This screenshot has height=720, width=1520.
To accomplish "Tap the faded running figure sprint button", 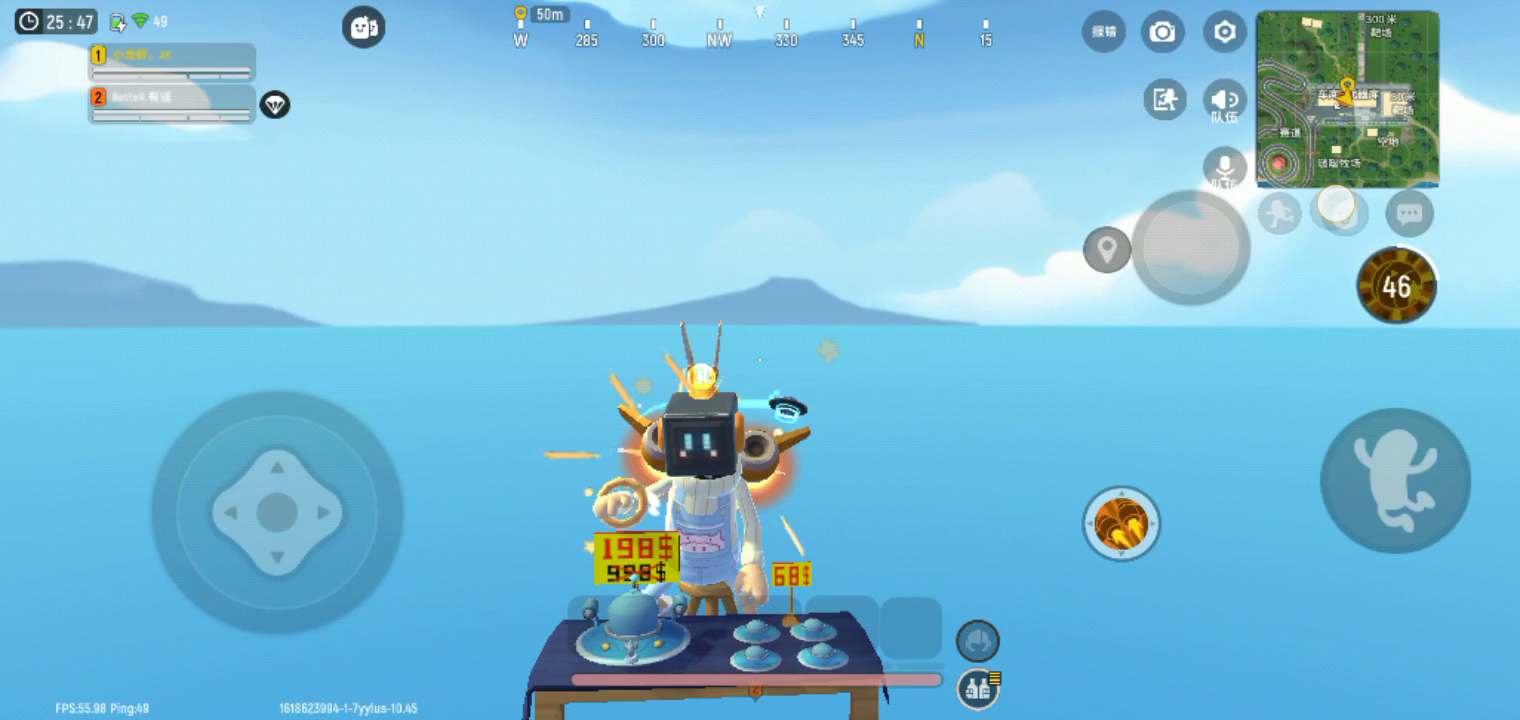I will (1279, 213).
